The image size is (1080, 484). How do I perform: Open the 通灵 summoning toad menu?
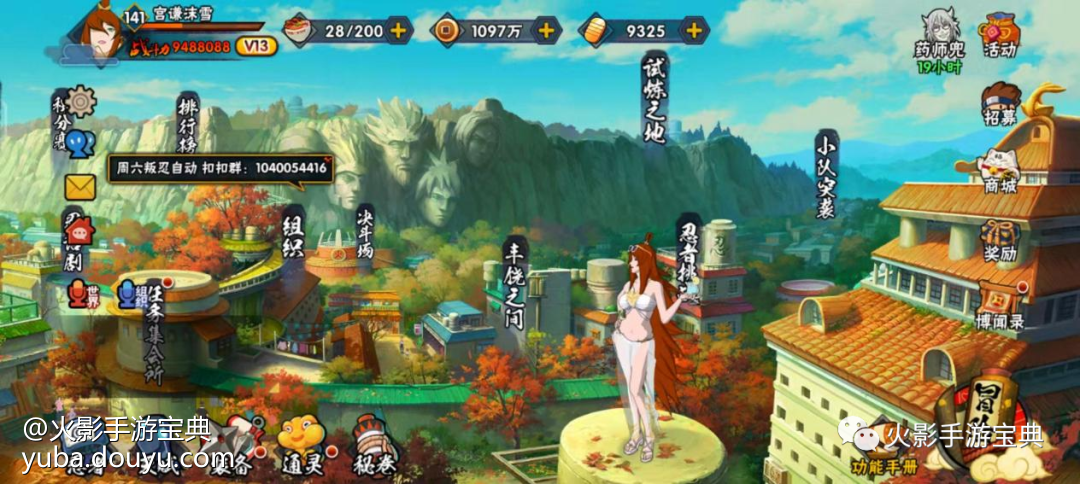[x=301, y=442]
